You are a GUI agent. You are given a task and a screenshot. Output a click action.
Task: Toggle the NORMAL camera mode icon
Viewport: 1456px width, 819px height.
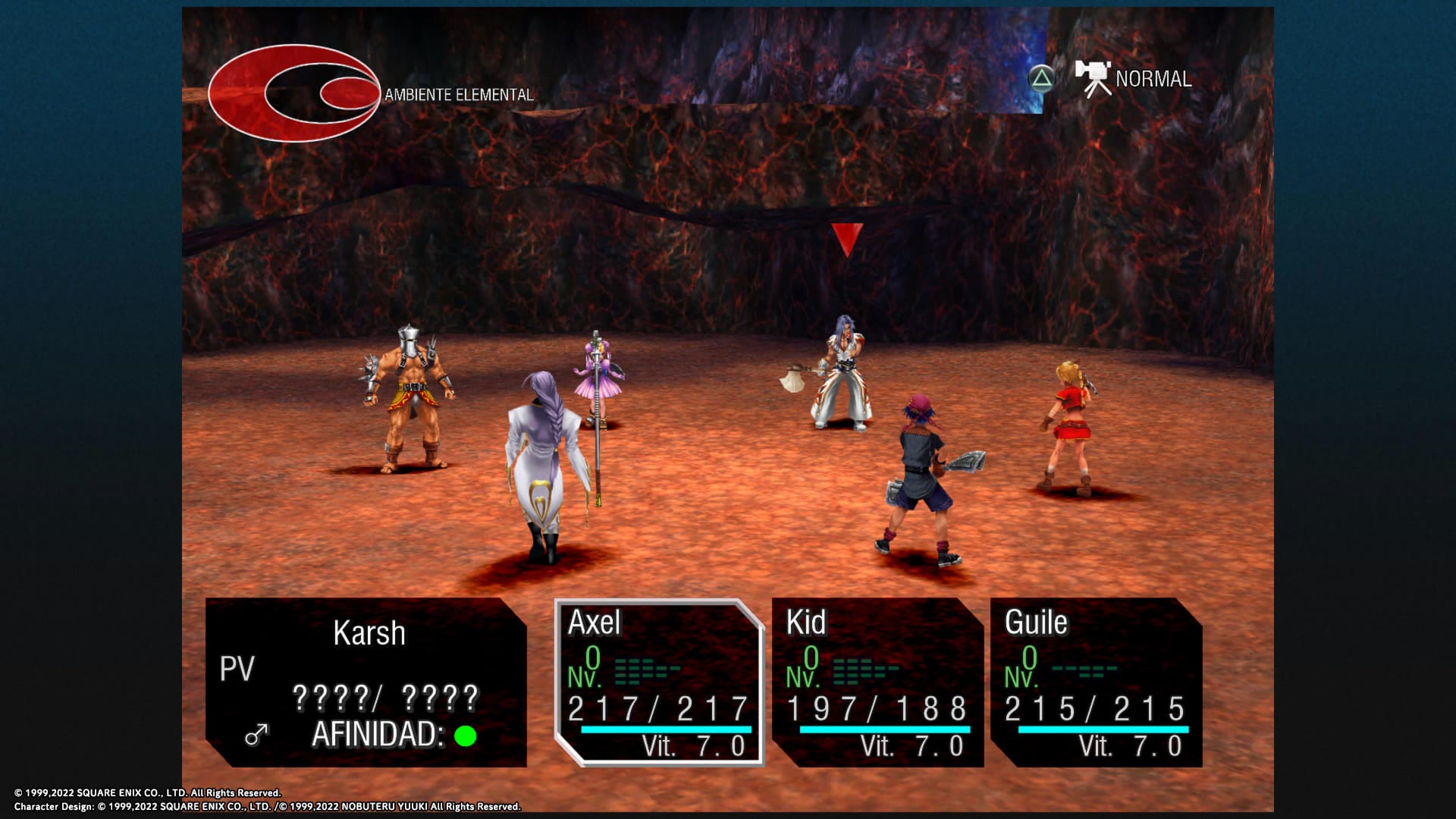click(x=1093, y=79)
